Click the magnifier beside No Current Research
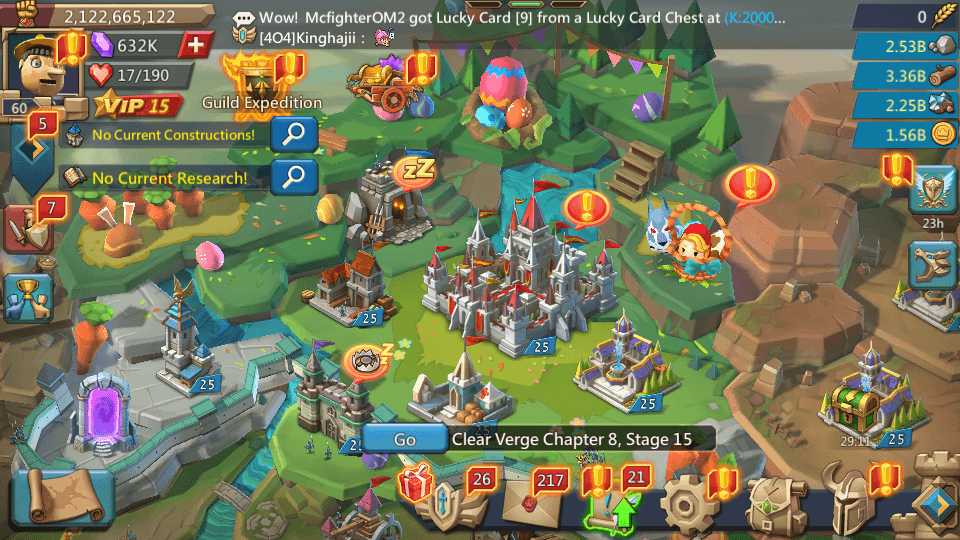The image size is (960, 540). 294,177
